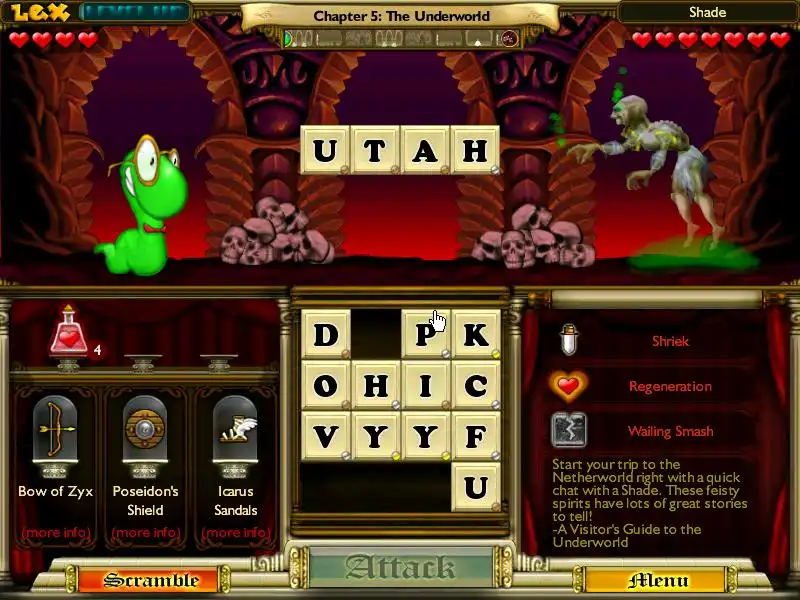Image resolution: width=800 pixels, height=600 pixels.
Task: Click the H tile in the letter grid
Action: [375, 385]
